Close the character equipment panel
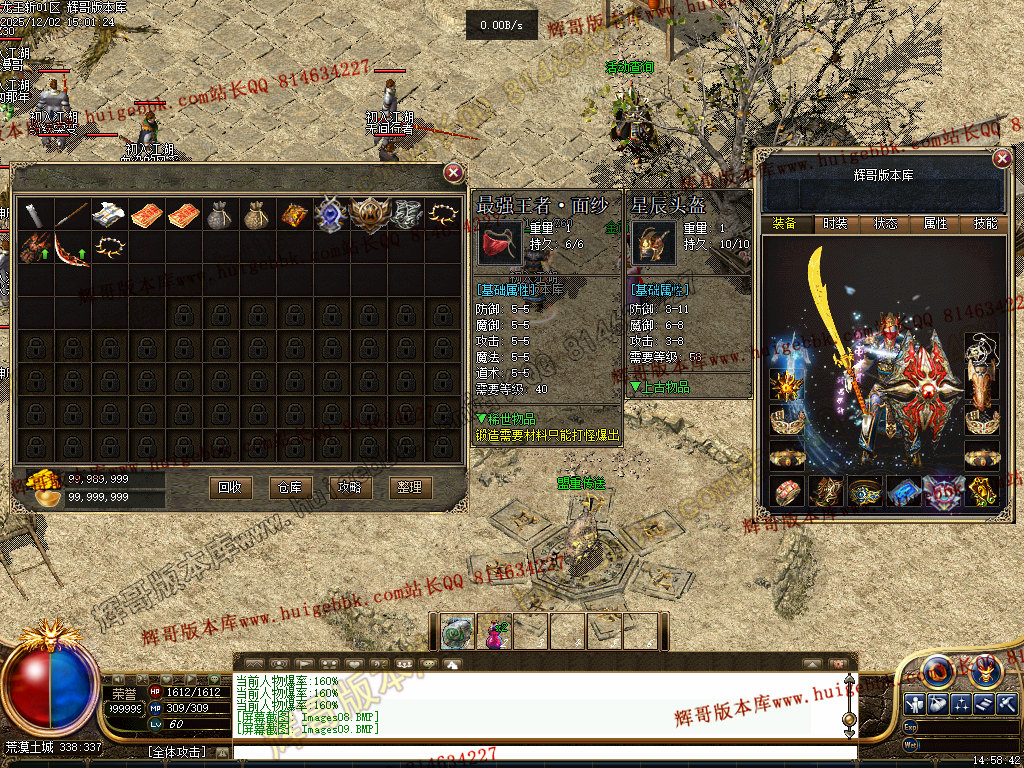Screen dimensions: 1024x768 tap(1002, 159)
